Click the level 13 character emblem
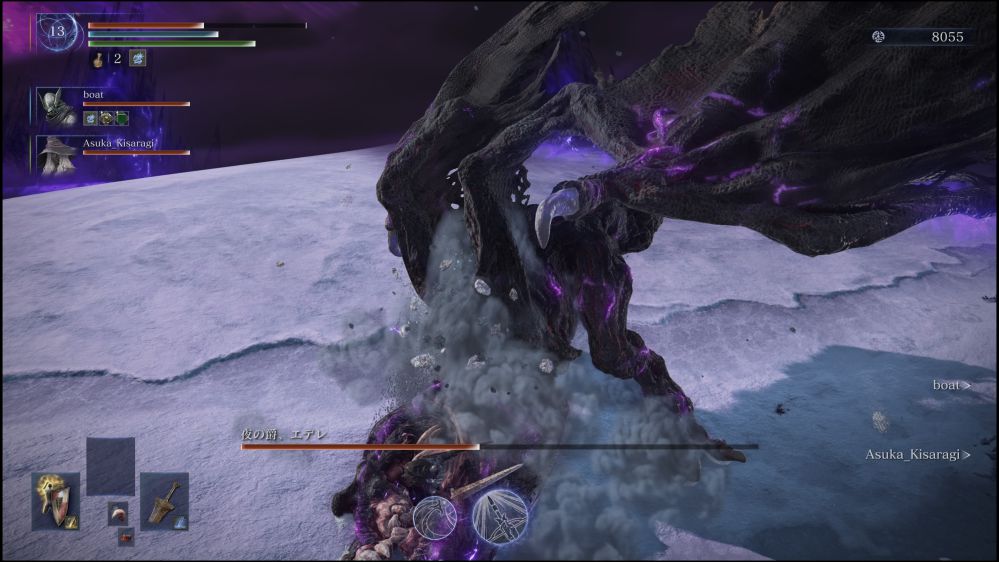This screenshot has height=562, width=999. (x=57, y=32)
